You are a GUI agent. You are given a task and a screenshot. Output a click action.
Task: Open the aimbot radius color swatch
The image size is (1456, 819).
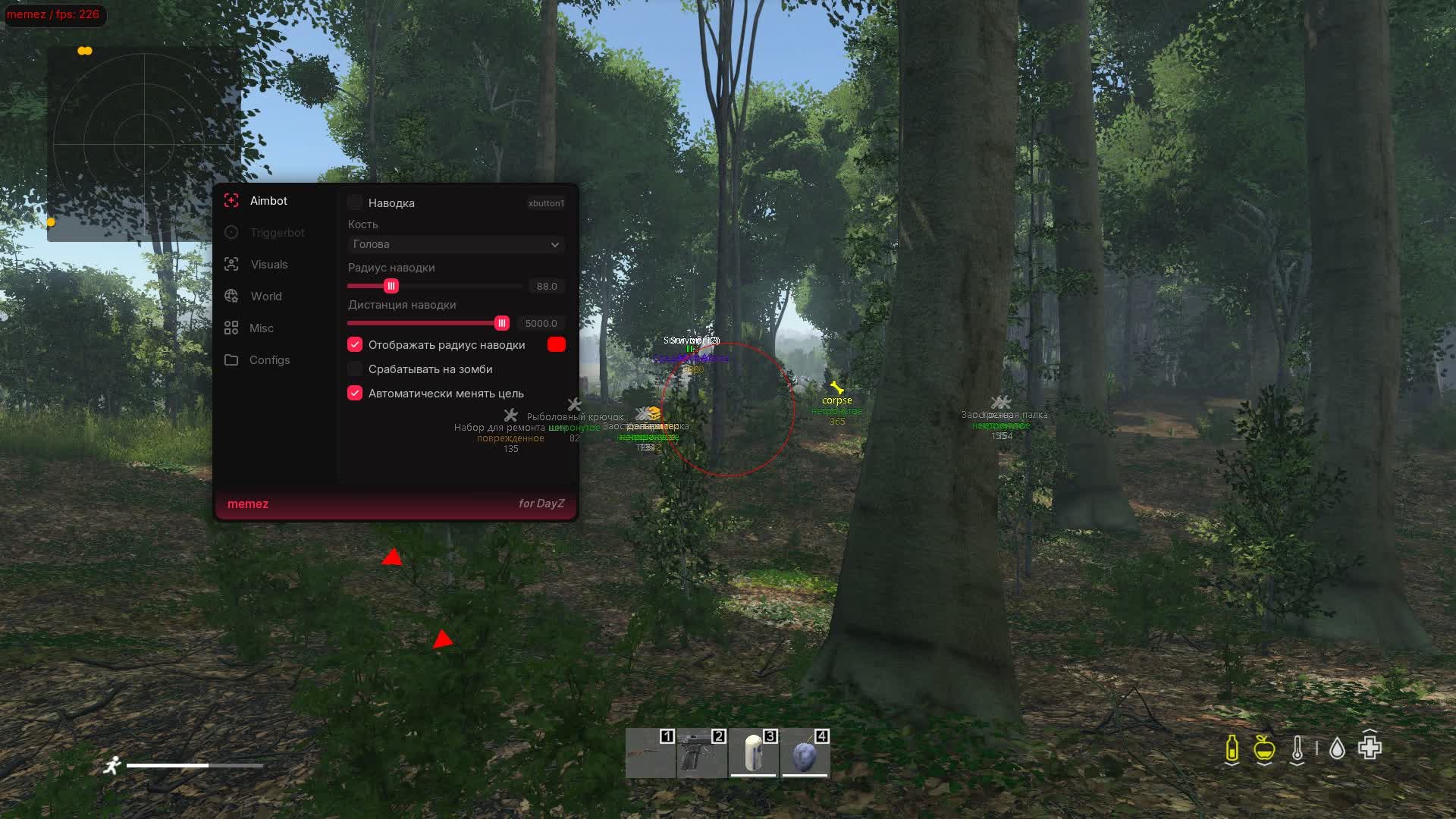pos(557,344)
